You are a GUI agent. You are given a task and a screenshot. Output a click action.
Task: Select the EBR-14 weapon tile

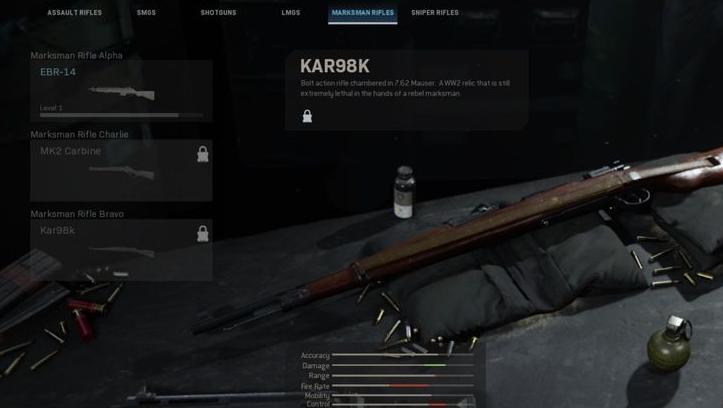[121, 91]
